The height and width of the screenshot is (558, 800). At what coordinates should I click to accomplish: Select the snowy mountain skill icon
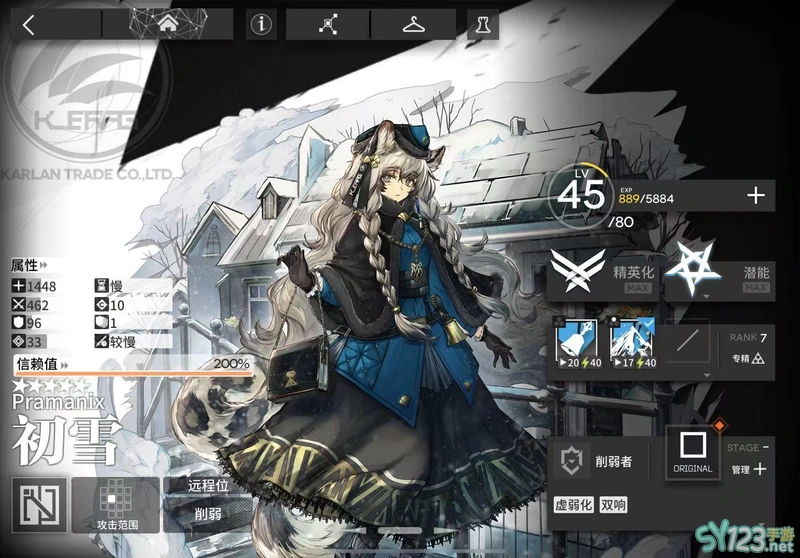[x=632, y=341]
